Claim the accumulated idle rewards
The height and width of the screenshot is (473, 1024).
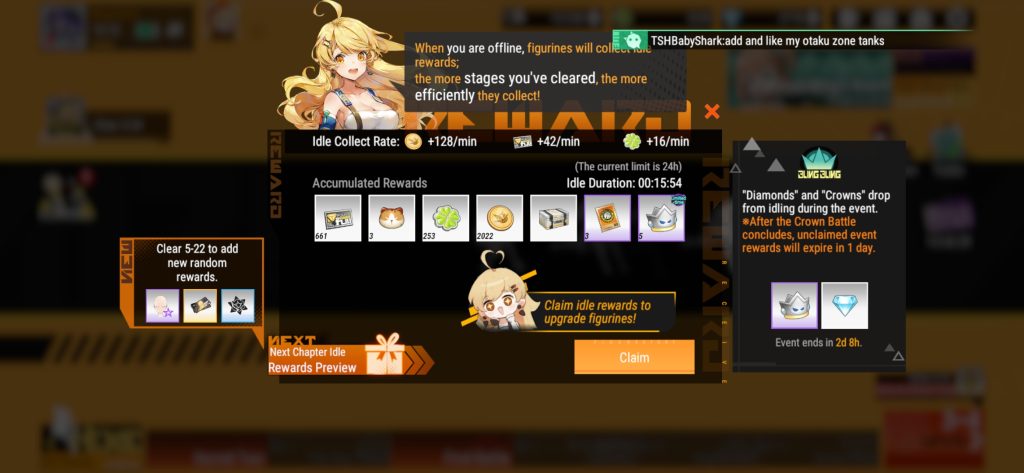click(634, 357)
